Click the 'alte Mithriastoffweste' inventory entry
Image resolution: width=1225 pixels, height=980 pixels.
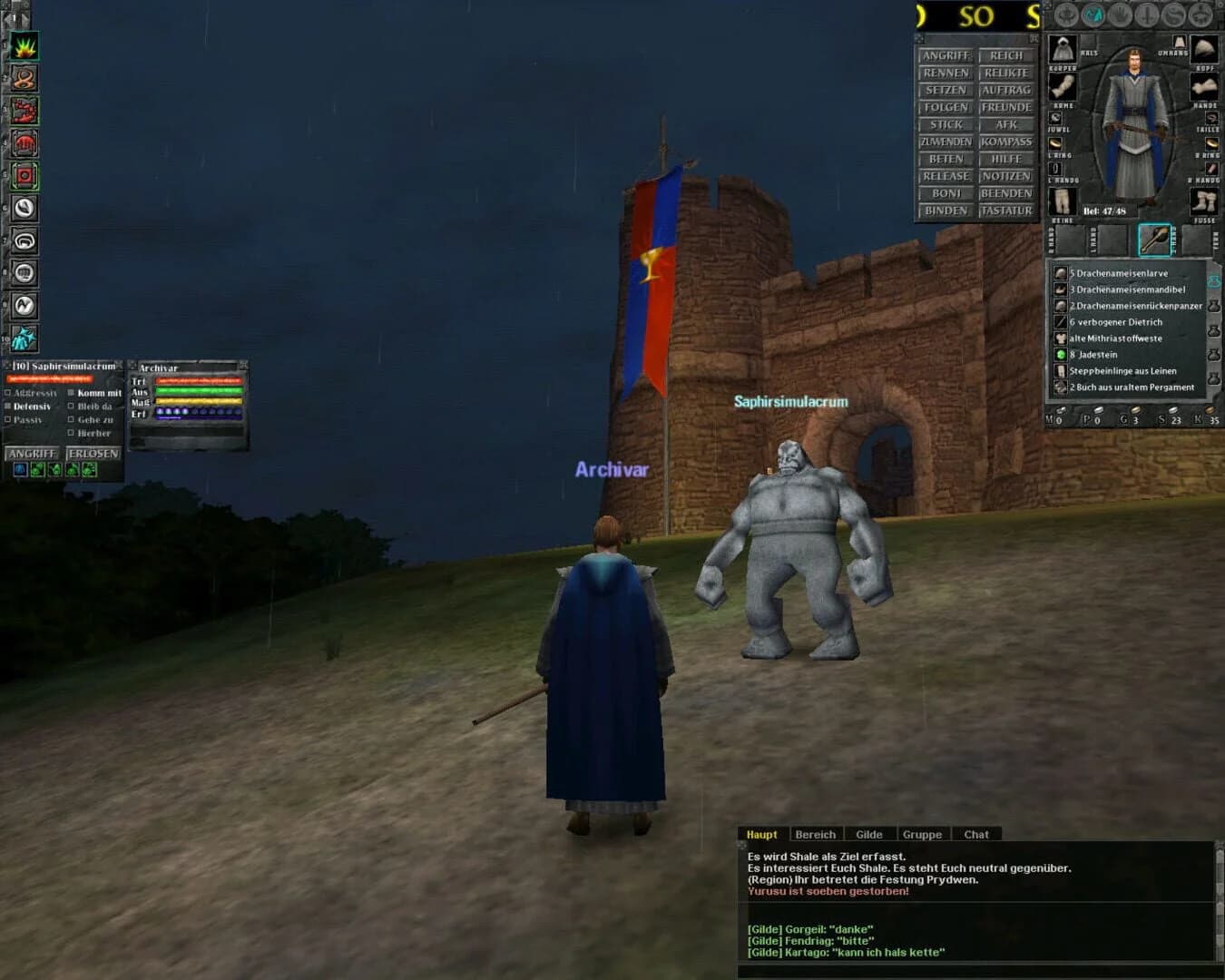point(1114,338)
